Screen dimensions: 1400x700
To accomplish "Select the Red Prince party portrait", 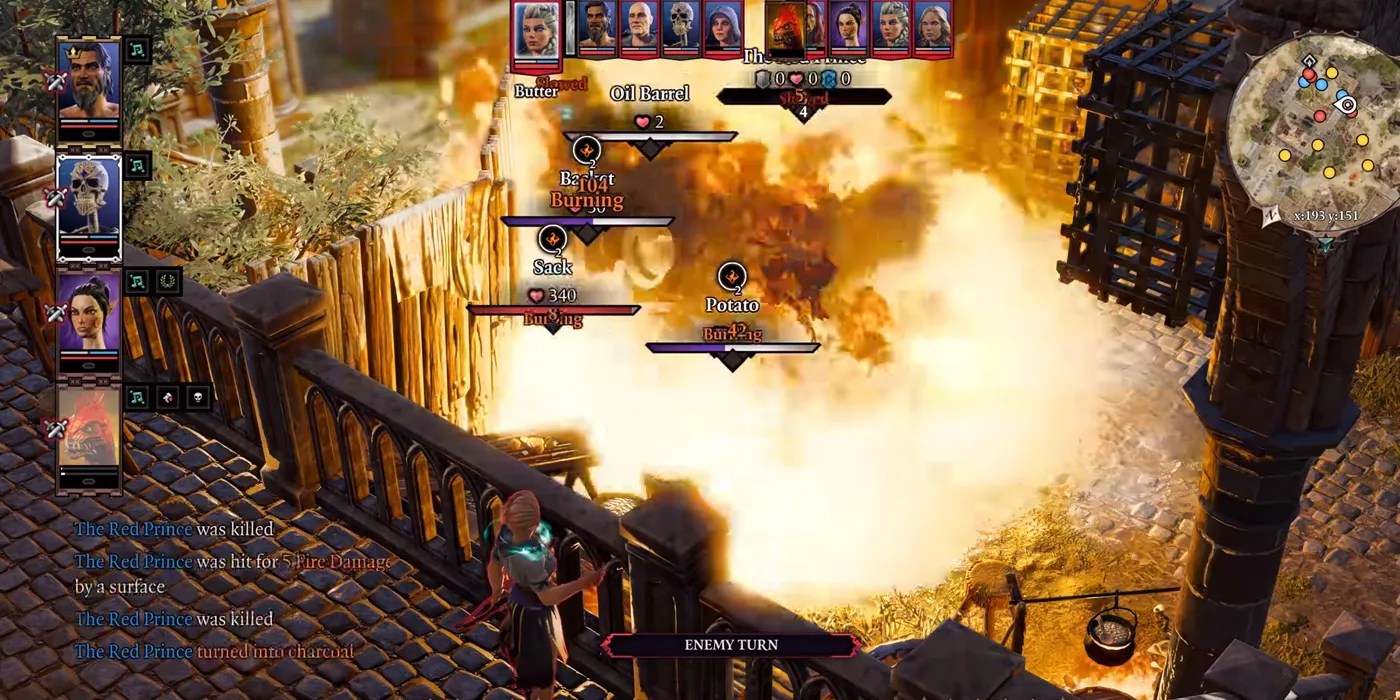I will pos(89,428).
